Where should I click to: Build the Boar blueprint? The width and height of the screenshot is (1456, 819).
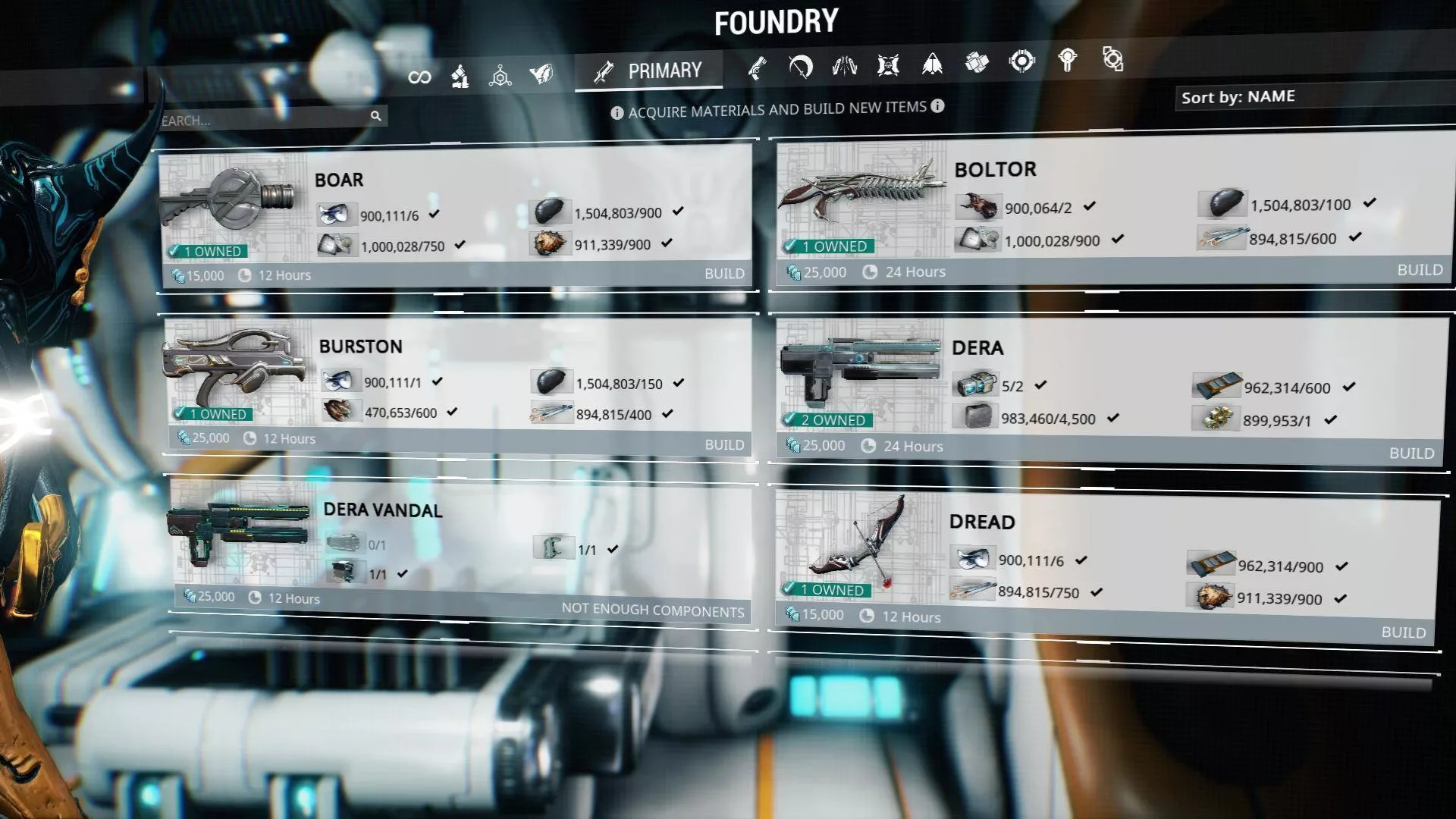tap(723, 274)
